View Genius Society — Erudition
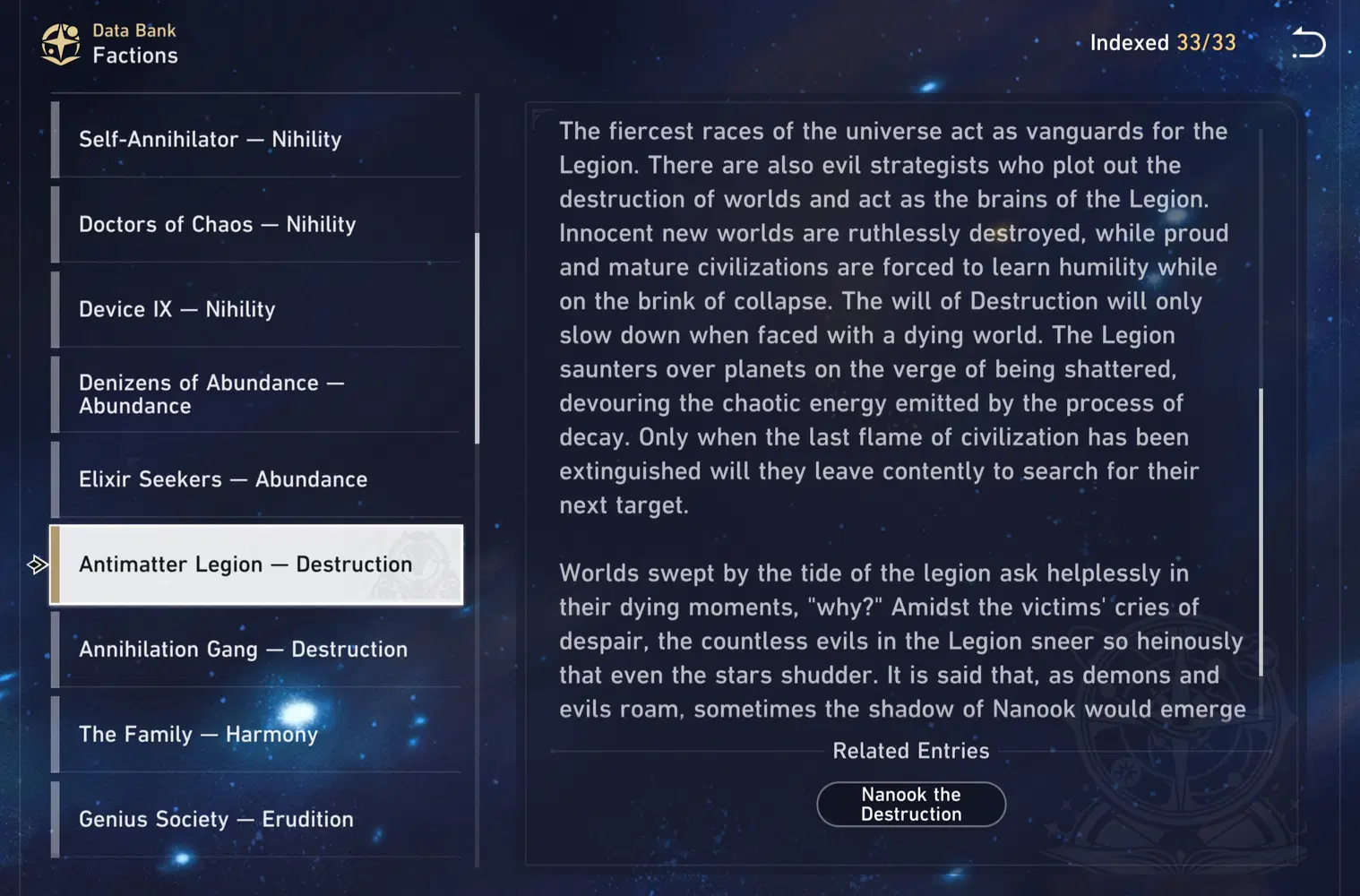Viewport: 1360px width, 896px height. [x=257, y=818]
